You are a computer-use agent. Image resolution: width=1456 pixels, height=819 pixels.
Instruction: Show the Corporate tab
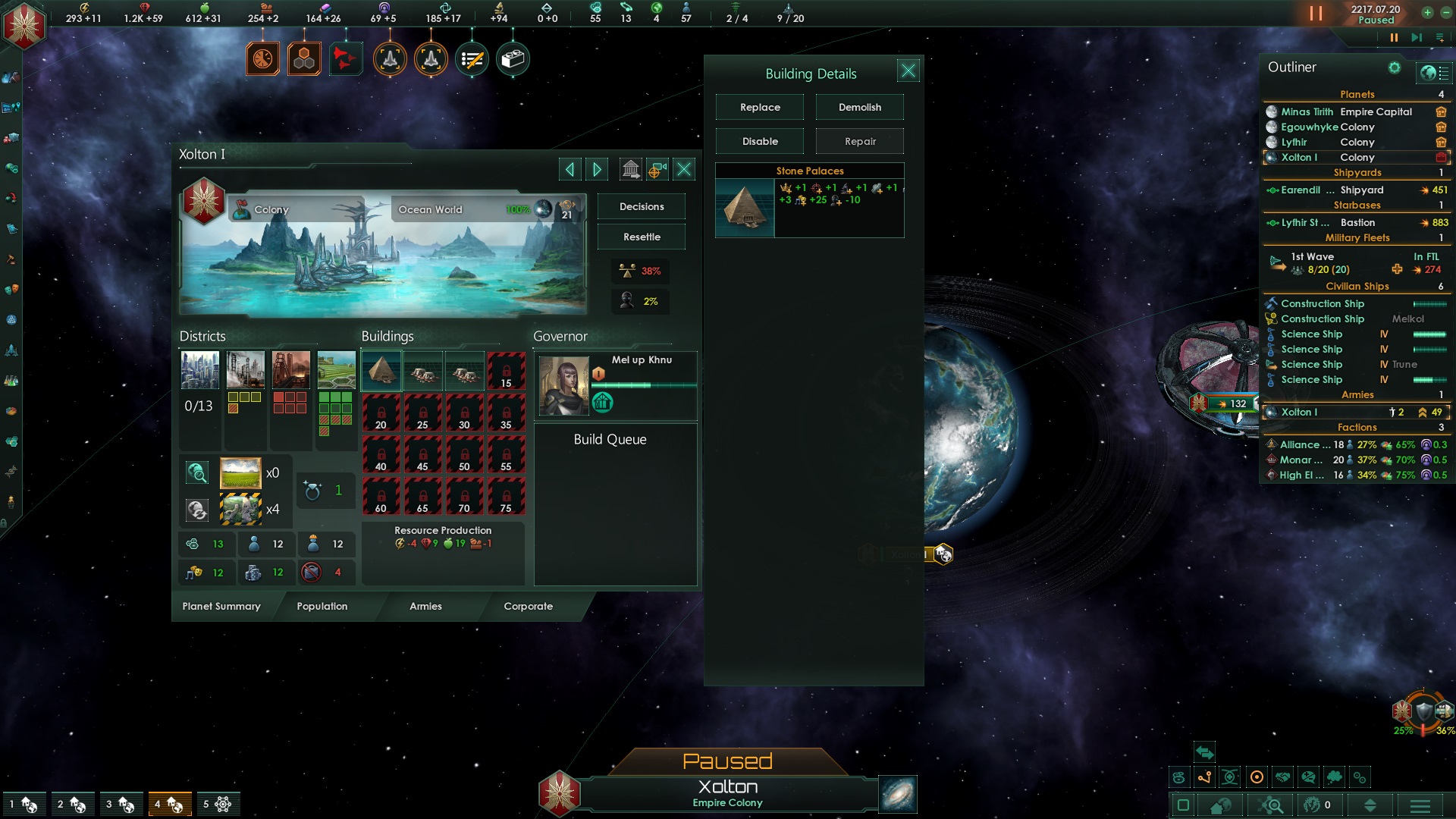pos(528,606)
